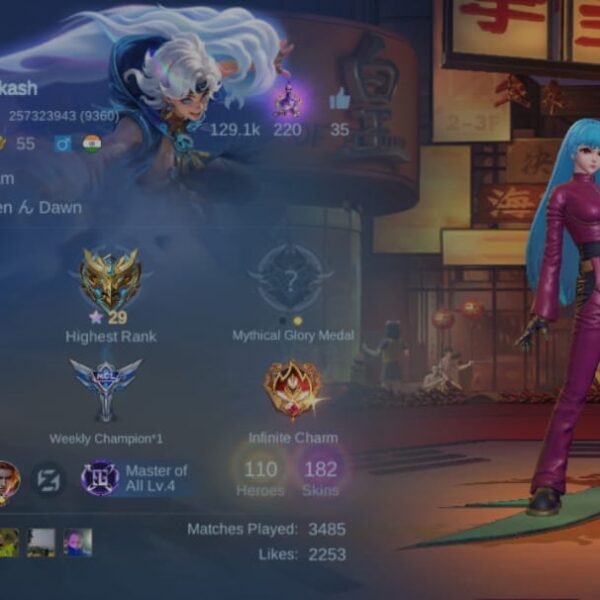Click the blue male gender icon
The image size is (600, 600).
(x=63, y=143)
